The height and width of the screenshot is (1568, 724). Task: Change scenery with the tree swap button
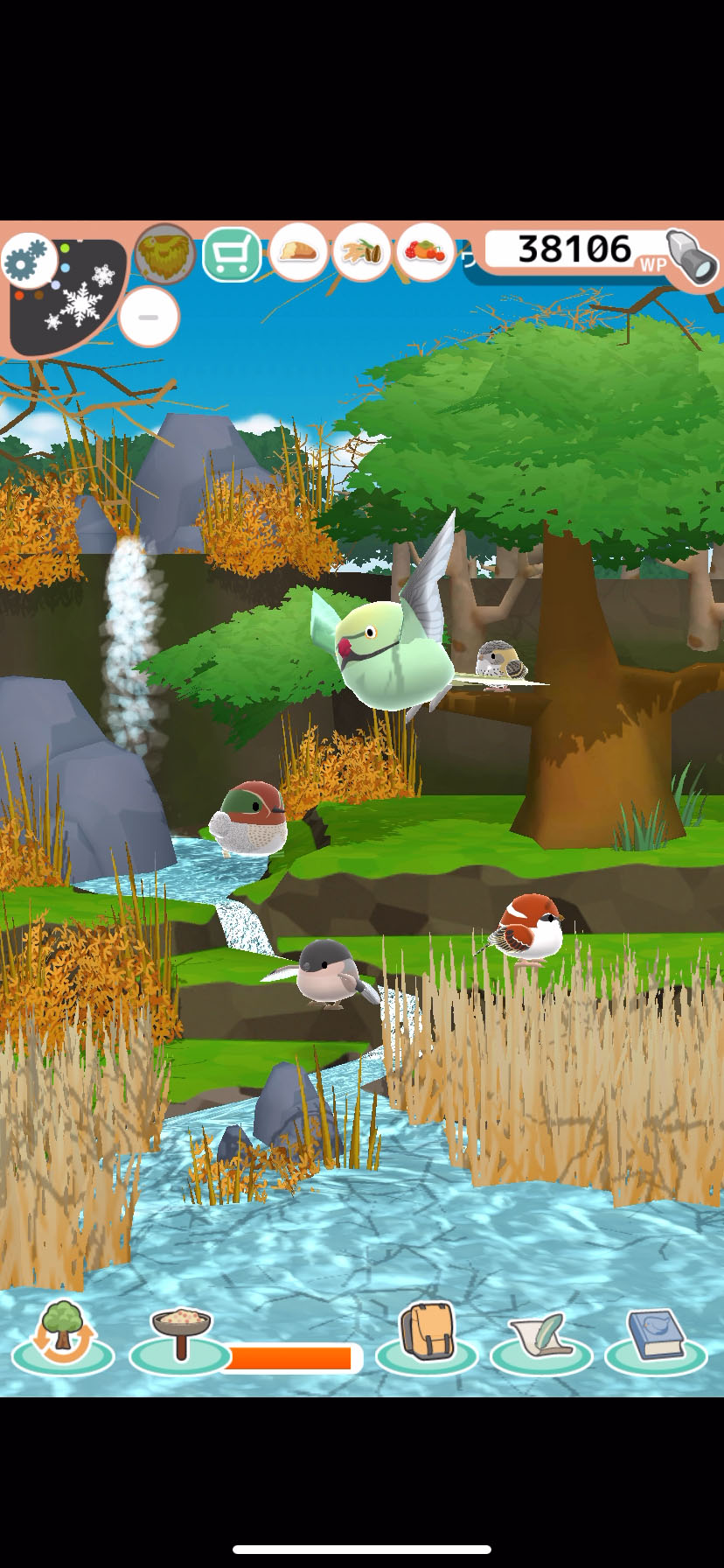click(x=62, y=1334)
